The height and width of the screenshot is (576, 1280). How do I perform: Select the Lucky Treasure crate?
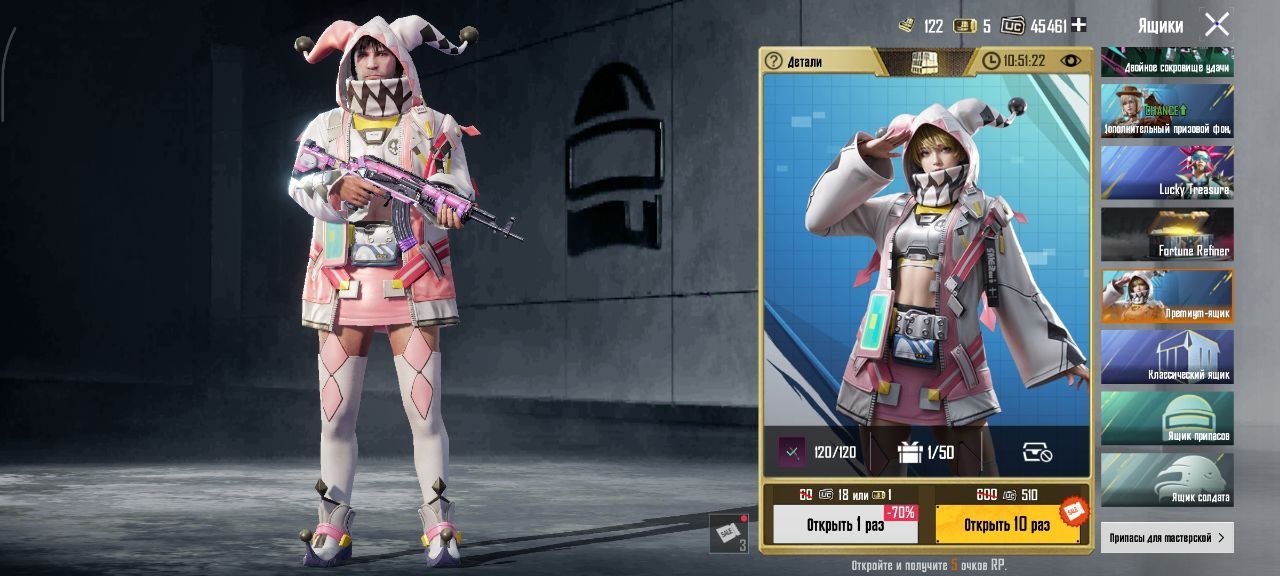[1167, 172]
